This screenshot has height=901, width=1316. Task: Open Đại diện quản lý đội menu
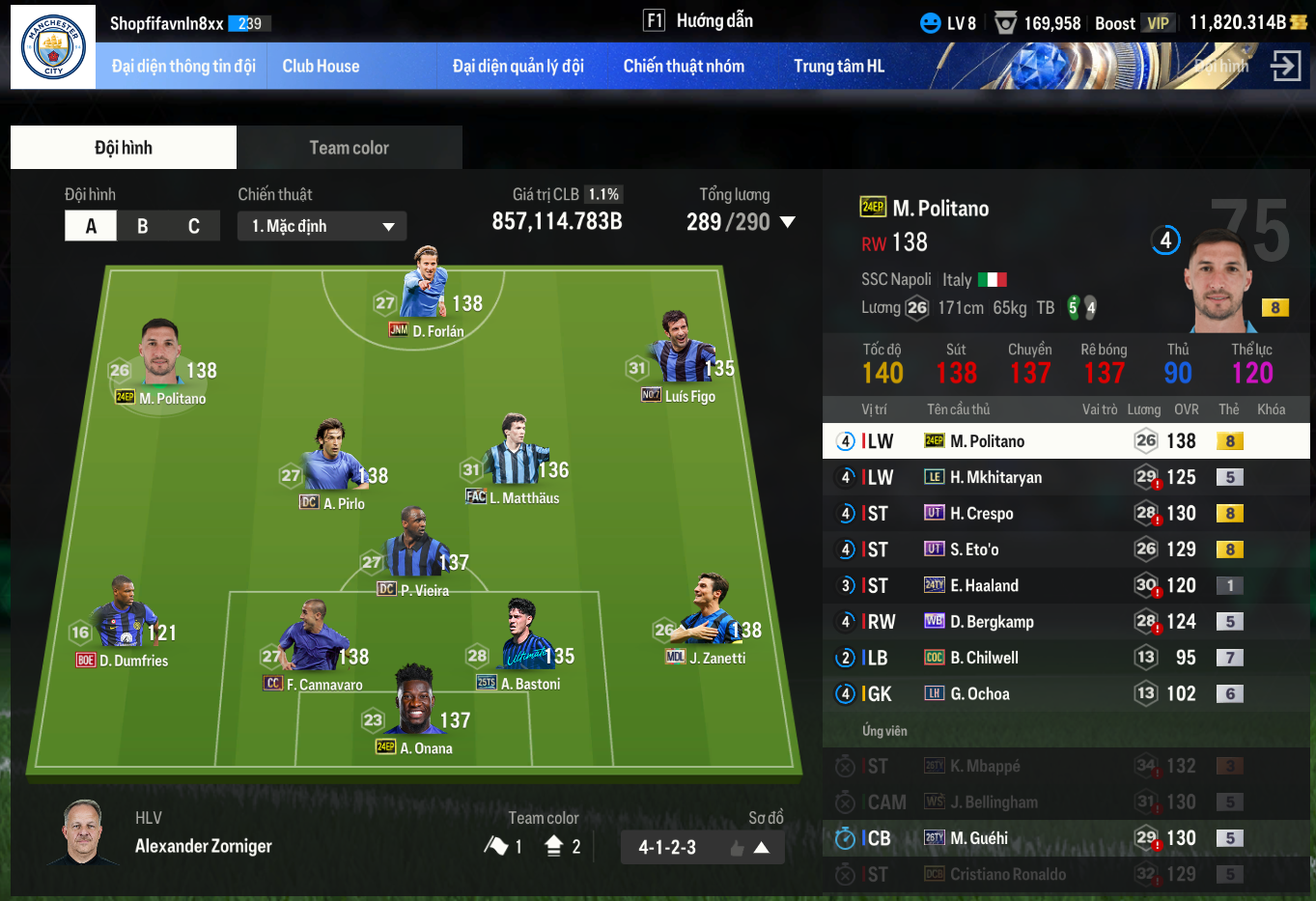518,67
